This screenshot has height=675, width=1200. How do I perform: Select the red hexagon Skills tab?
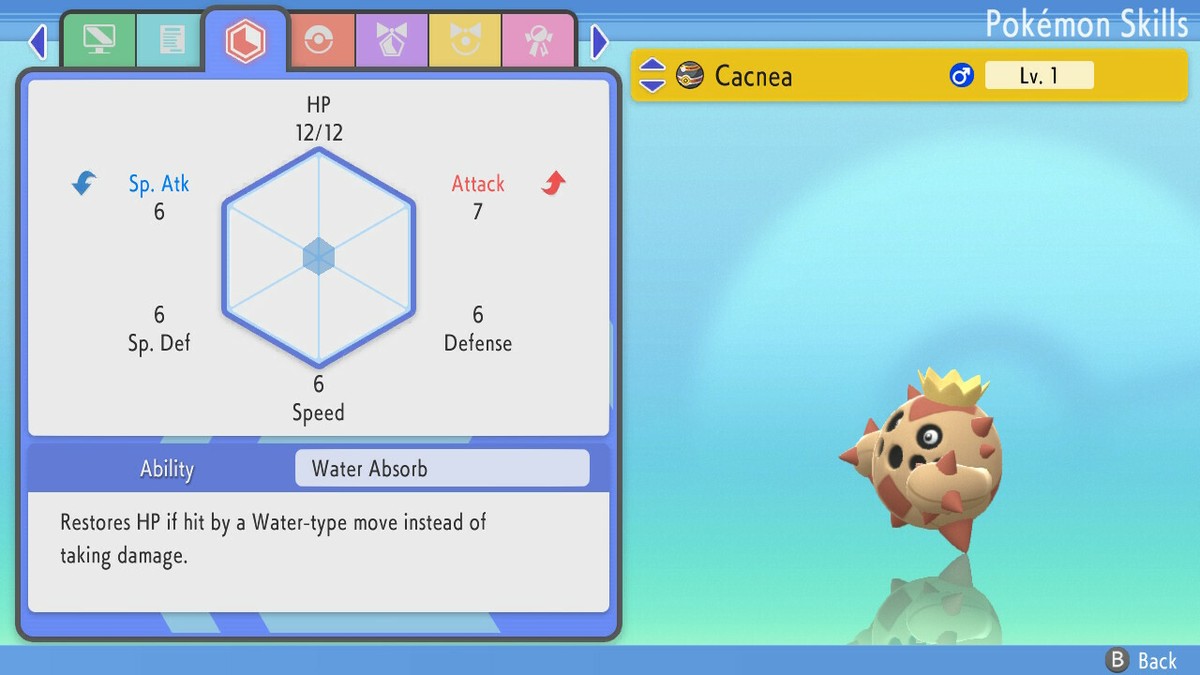245,41
